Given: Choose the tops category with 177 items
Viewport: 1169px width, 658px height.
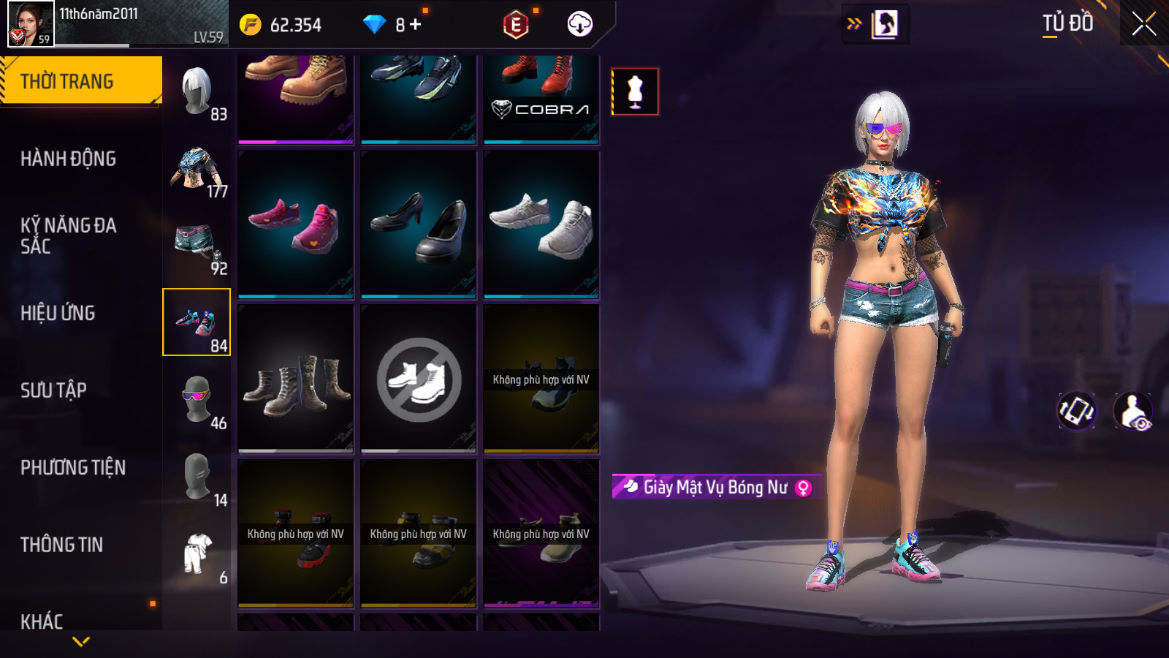Looking at the screenshot, I should point(197,168).
